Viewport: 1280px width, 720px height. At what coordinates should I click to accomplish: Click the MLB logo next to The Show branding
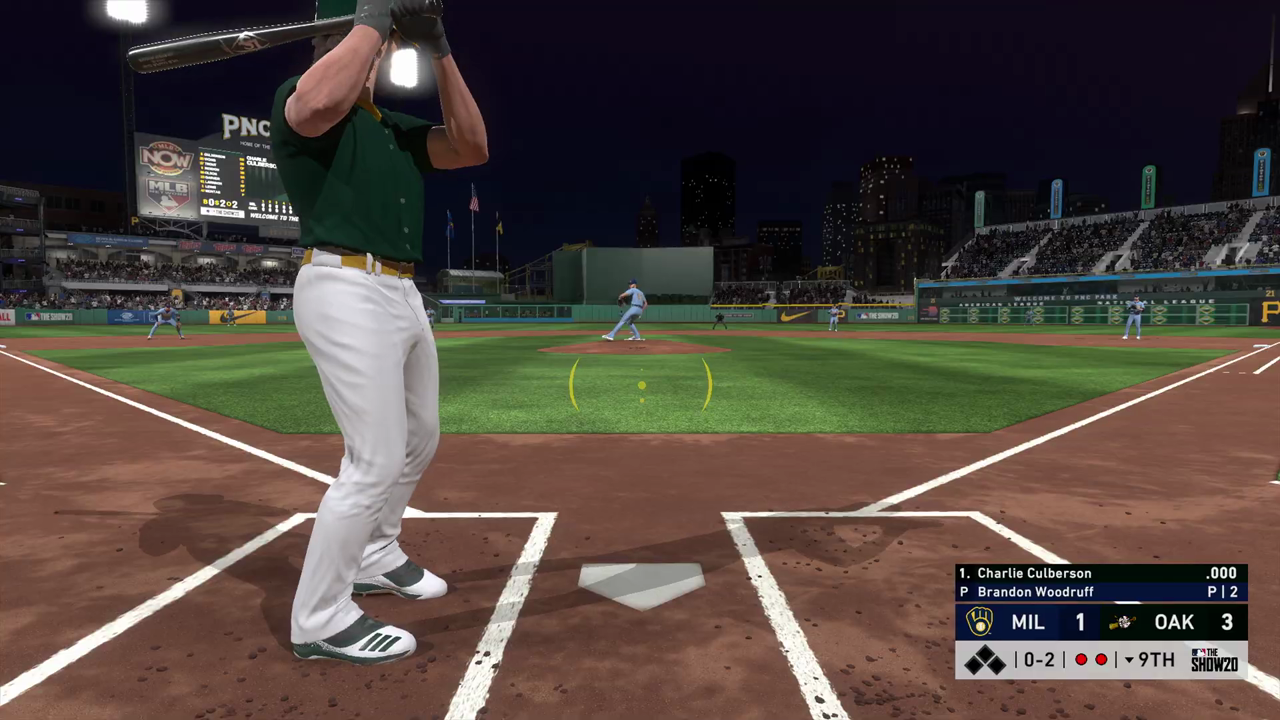[1199, 653]
